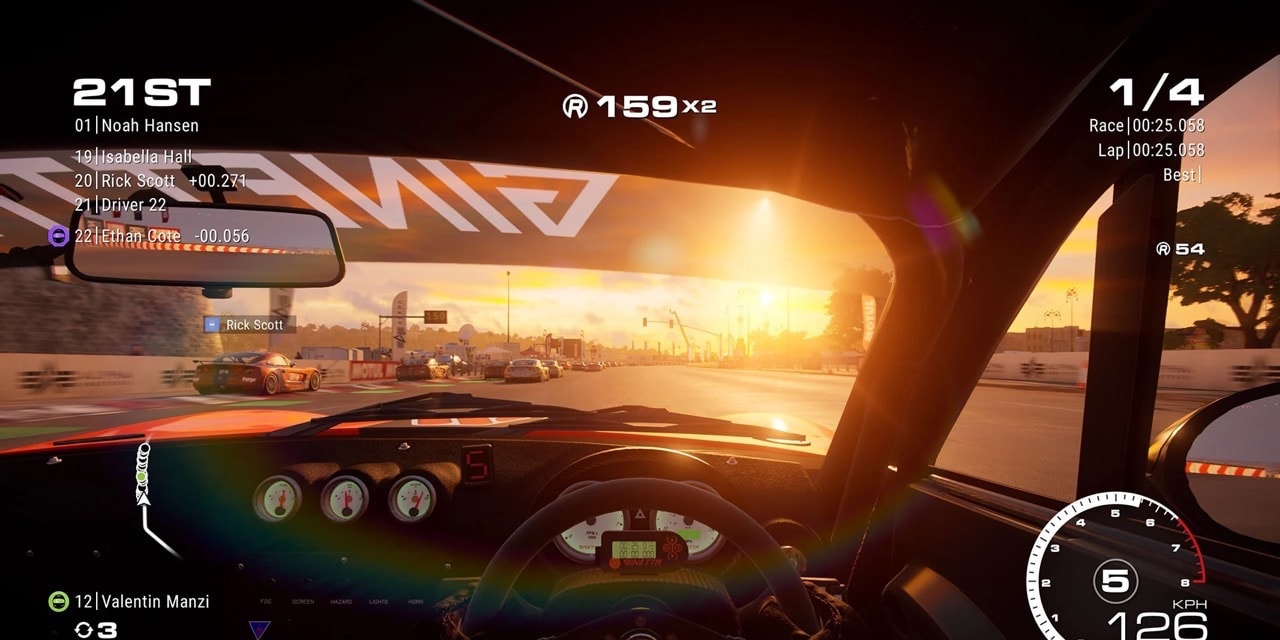Select Noah Hansen in the leaderboard

coord(137,126)
